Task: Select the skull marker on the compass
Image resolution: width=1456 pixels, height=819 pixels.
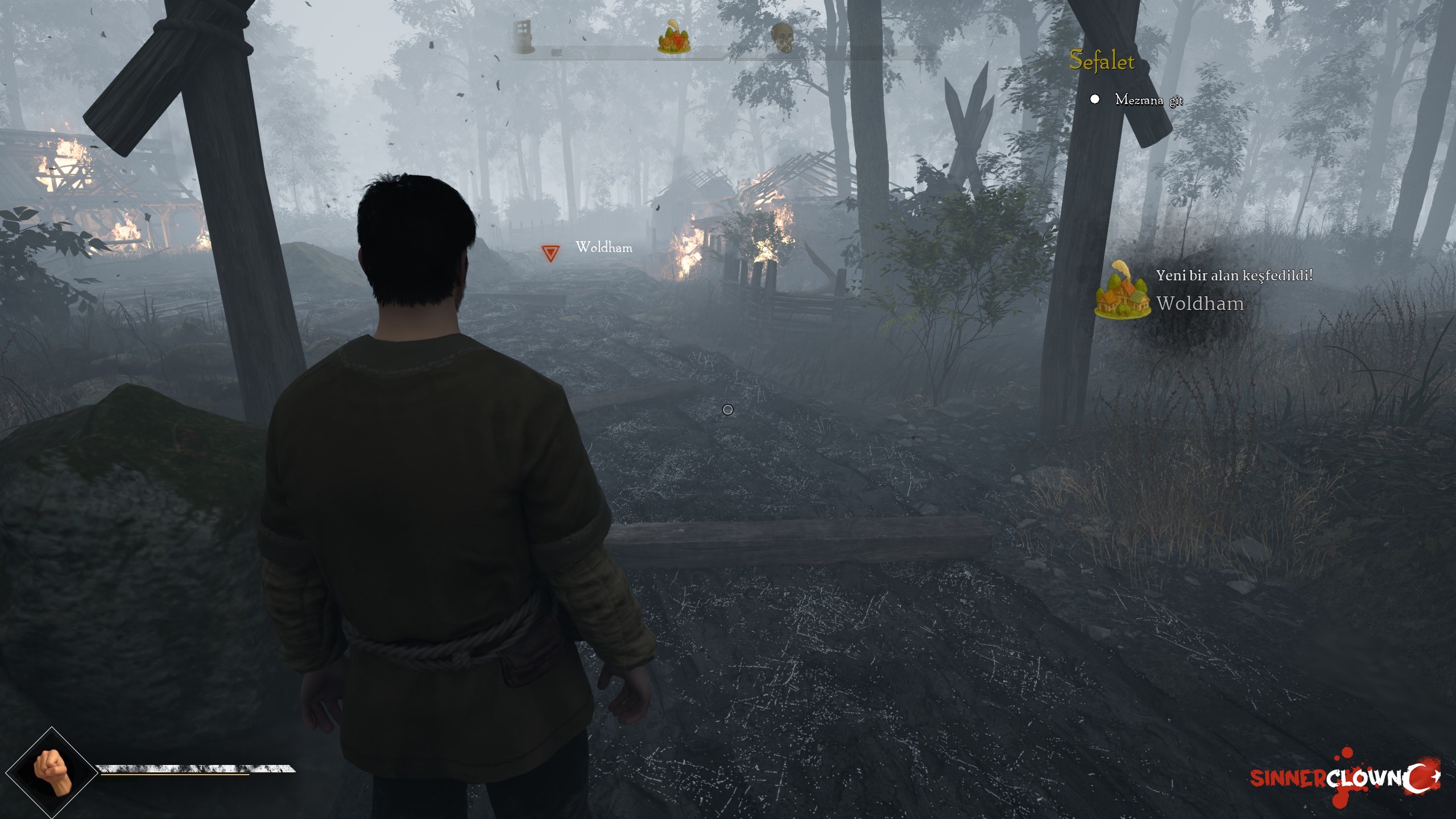Action: (782, 38)
